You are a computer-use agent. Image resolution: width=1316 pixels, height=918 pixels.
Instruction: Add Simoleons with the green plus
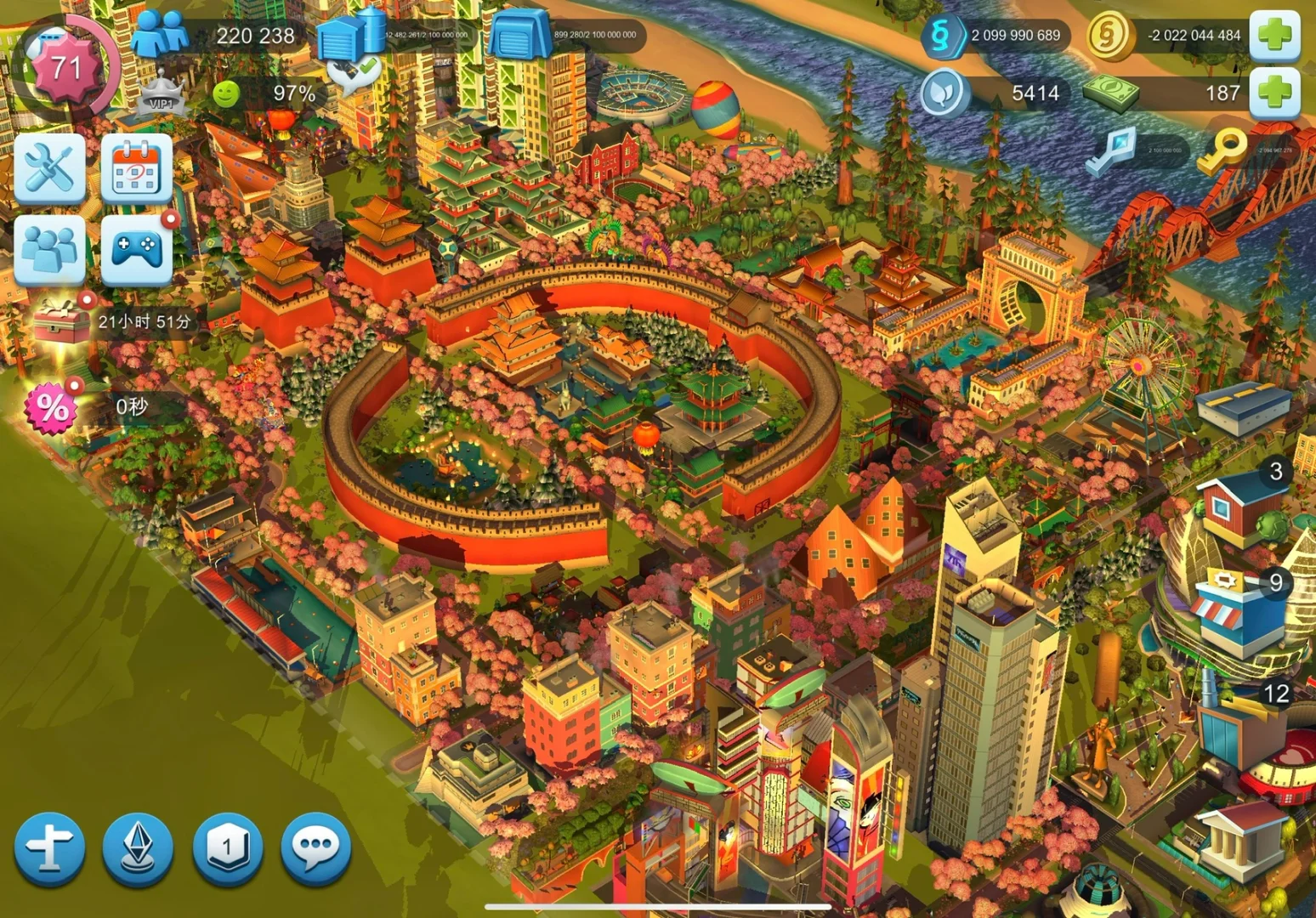(x=1274, y=35)
